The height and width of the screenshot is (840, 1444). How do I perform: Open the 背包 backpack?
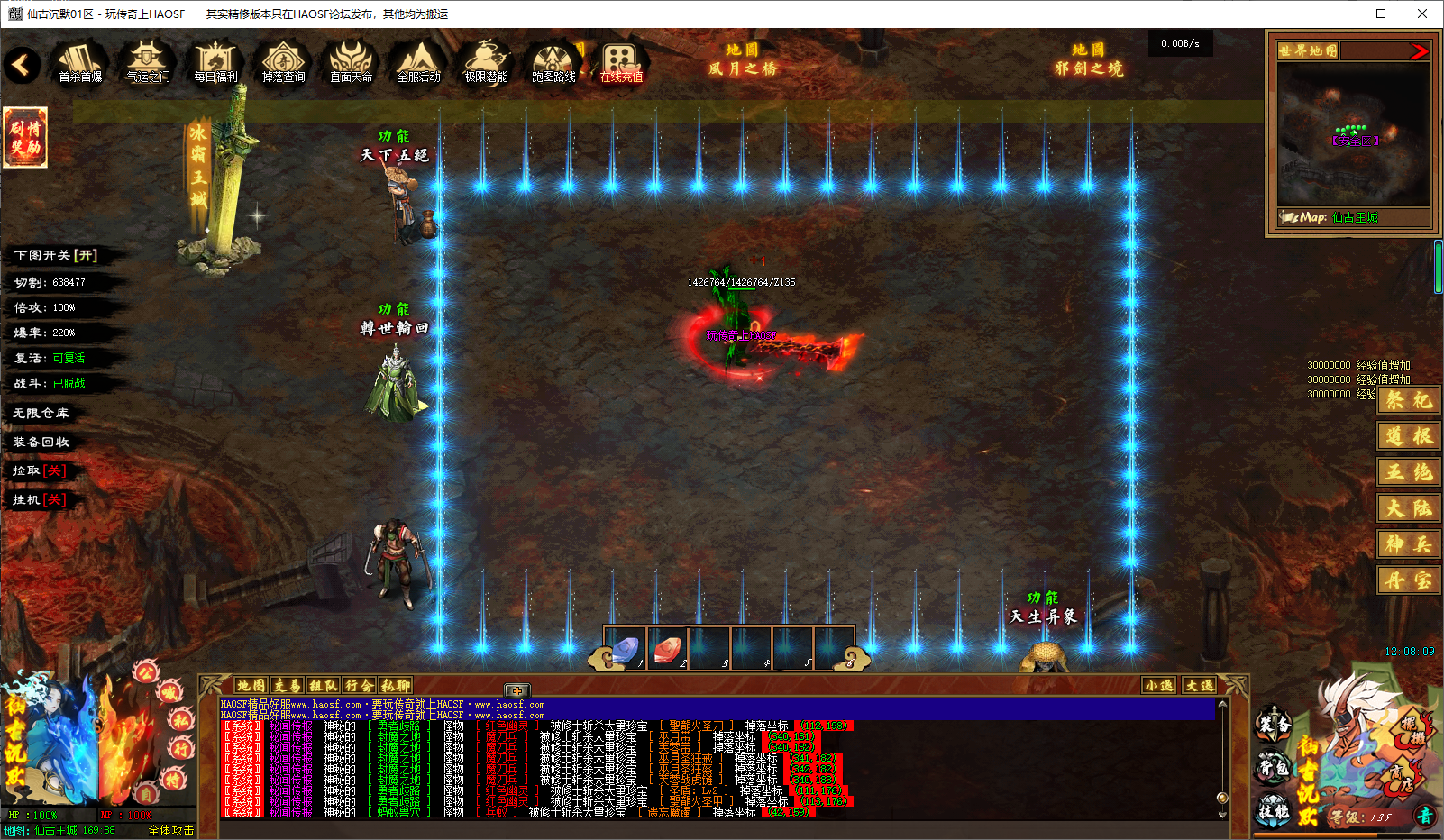pos(1274,768)
